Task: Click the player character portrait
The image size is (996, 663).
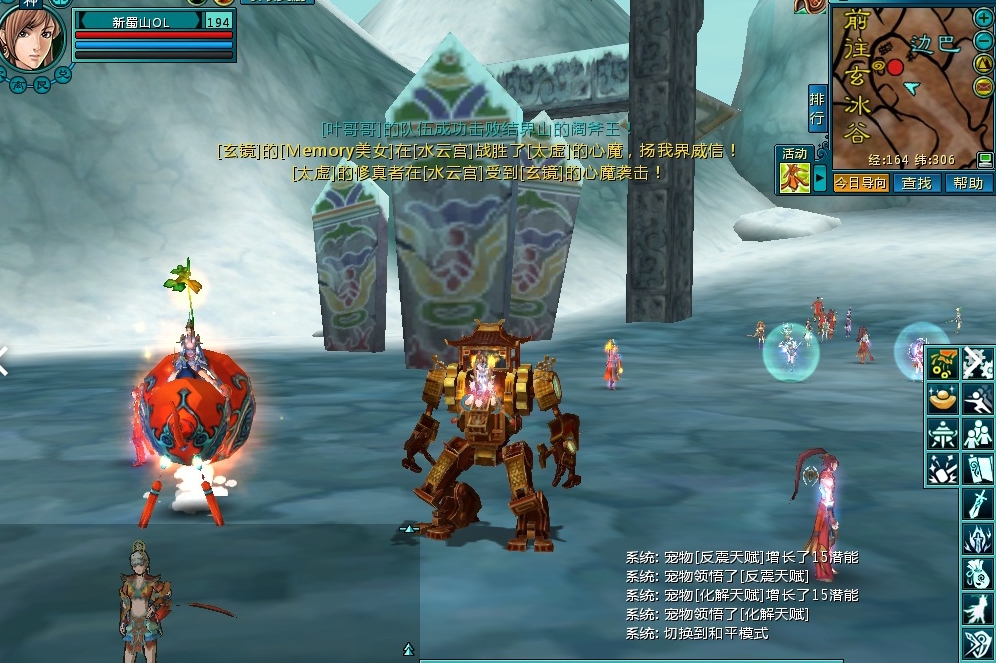Action: (32, 38)
